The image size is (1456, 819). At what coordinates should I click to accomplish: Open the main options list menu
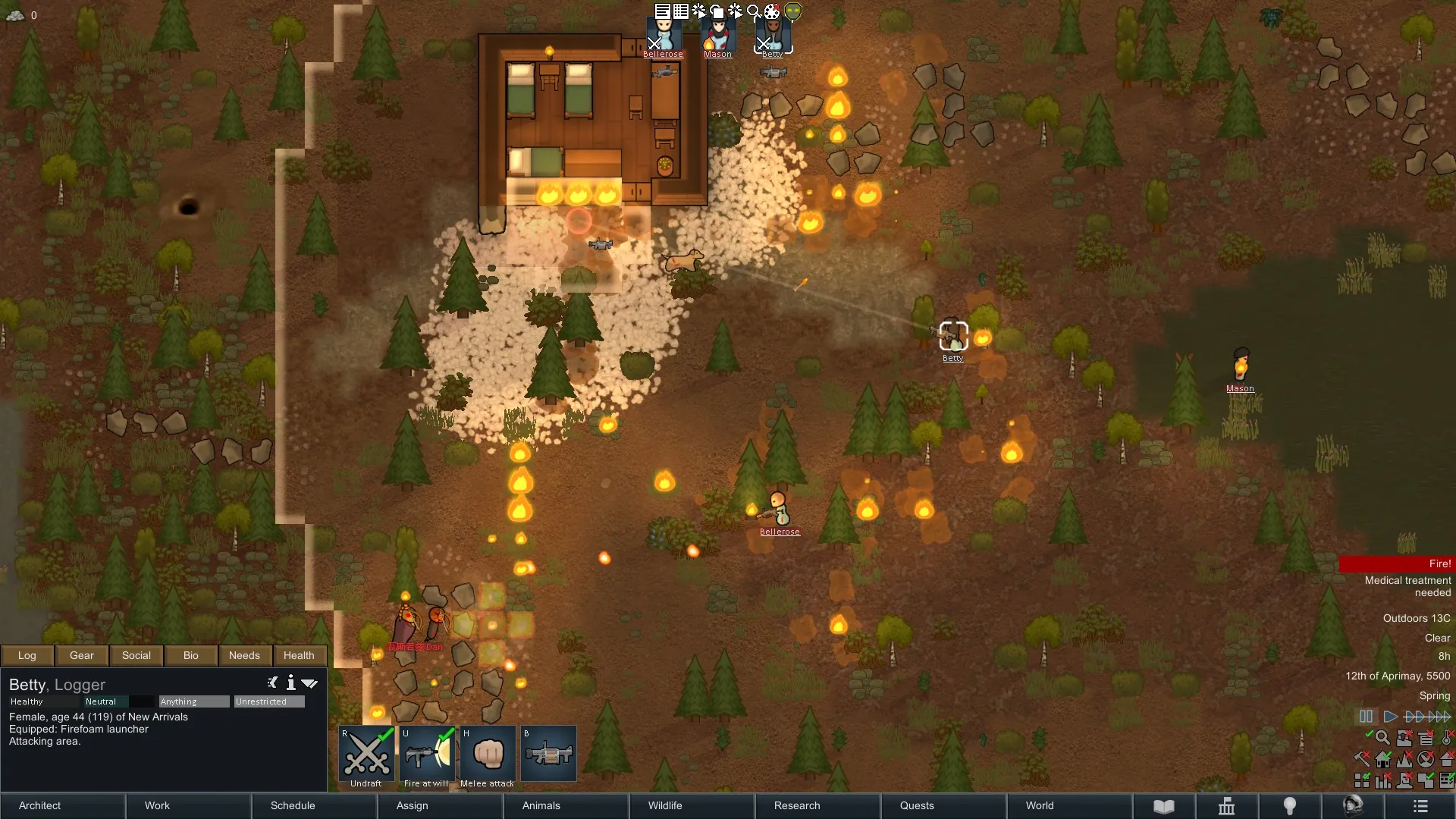(1420, 806)
